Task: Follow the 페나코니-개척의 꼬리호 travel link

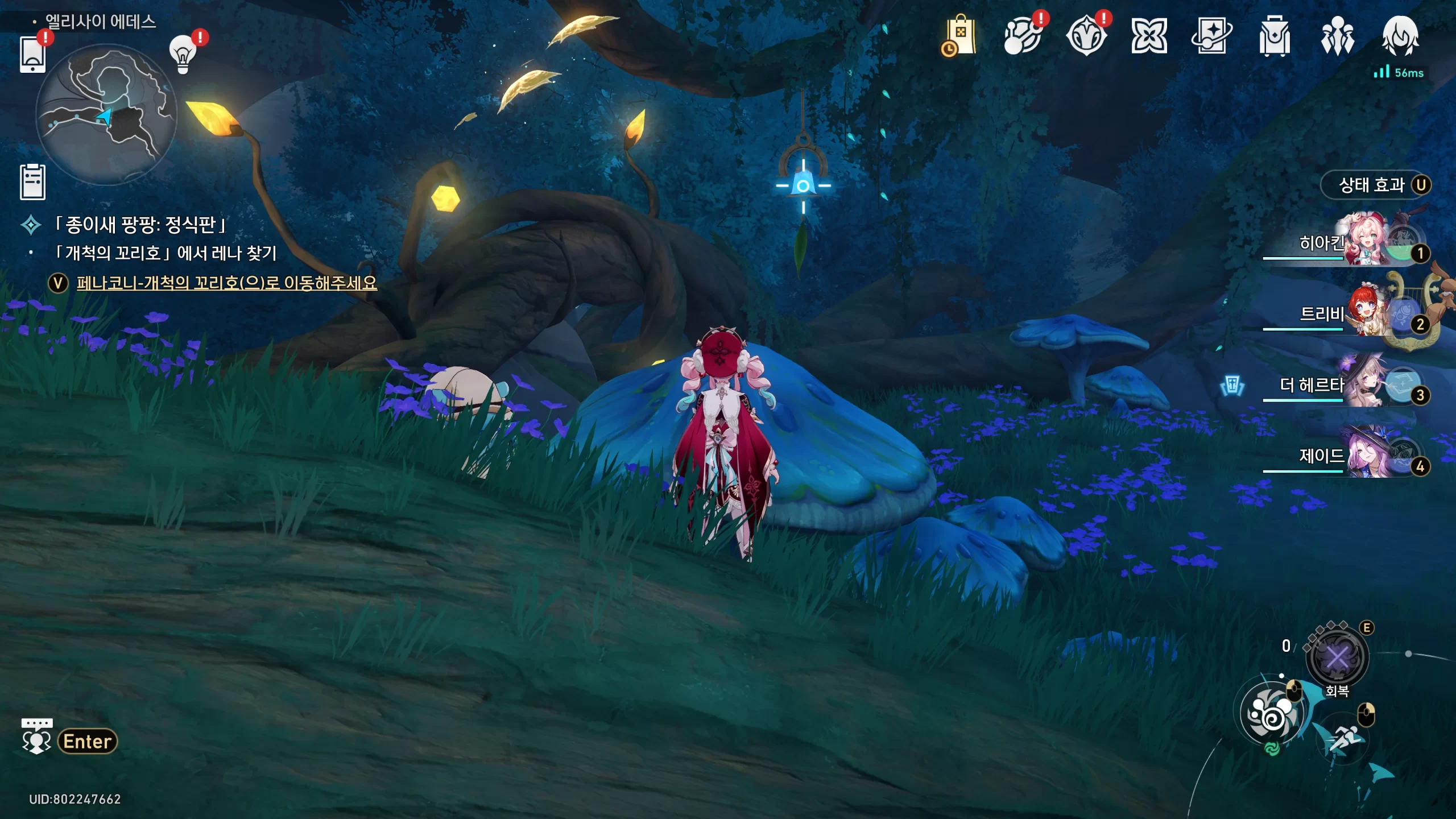Action: pyautogui.click(x=226, y=283)
